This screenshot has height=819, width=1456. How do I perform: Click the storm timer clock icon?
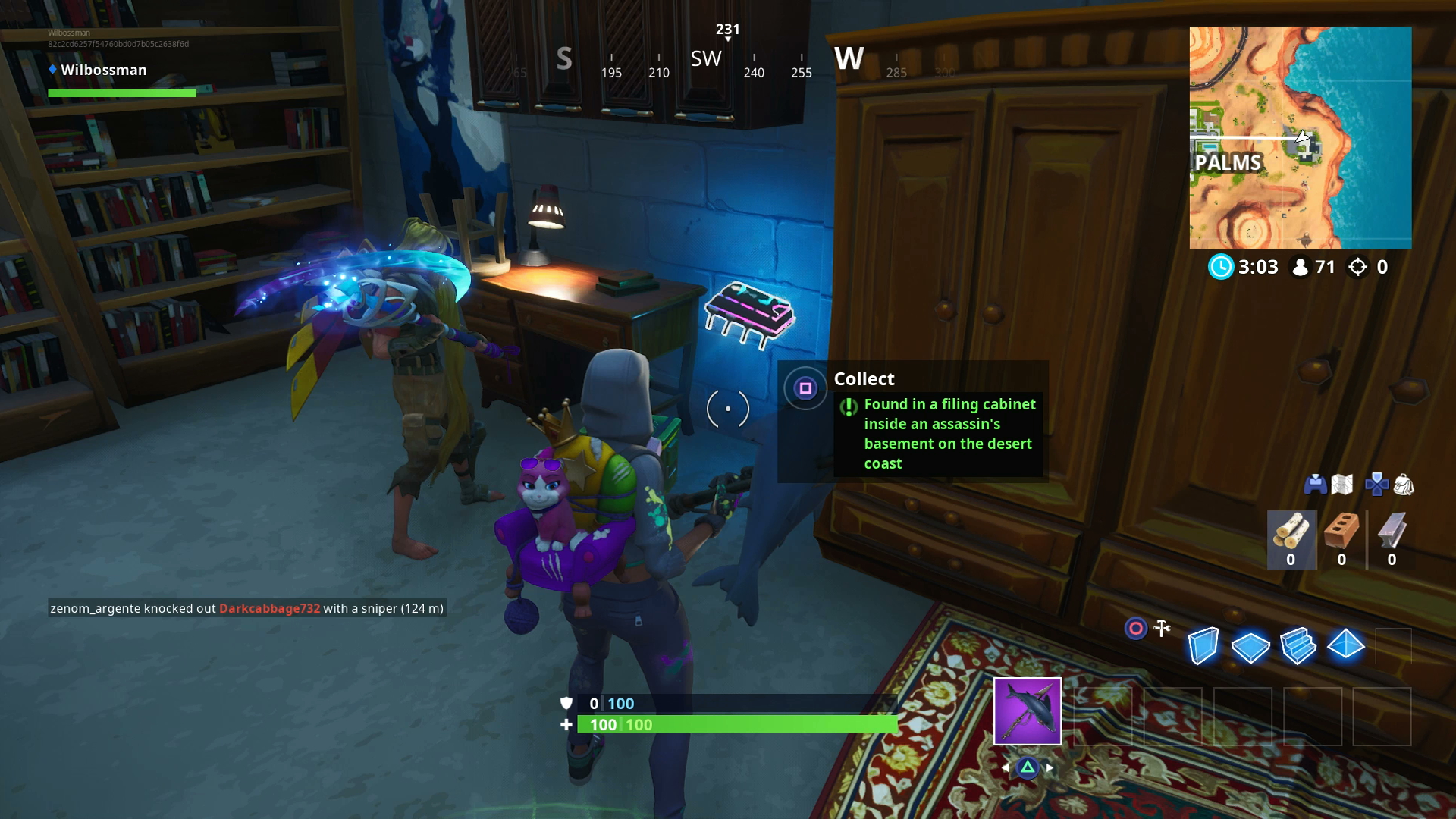pos(1222,267)
